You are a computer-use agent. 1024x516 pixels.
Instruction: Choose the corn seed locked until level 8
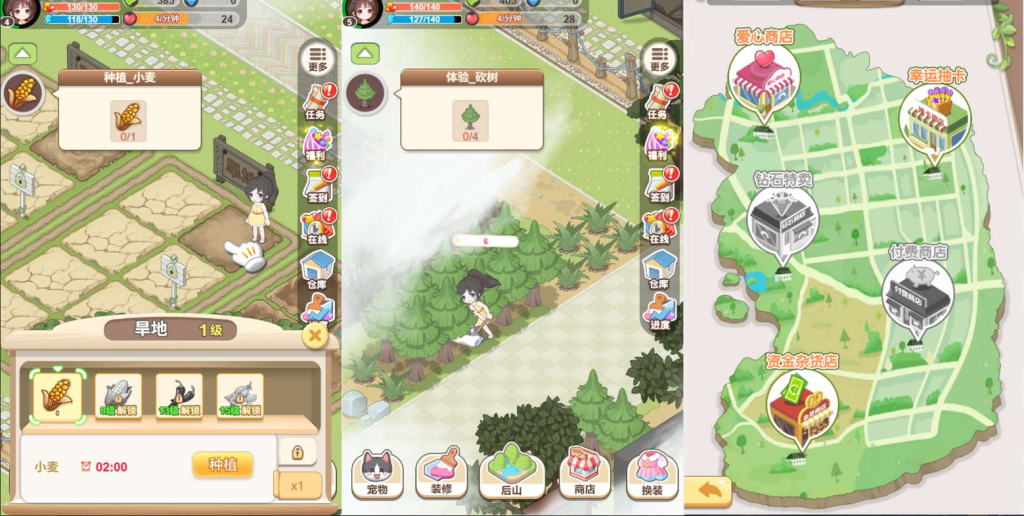[118, 396]
